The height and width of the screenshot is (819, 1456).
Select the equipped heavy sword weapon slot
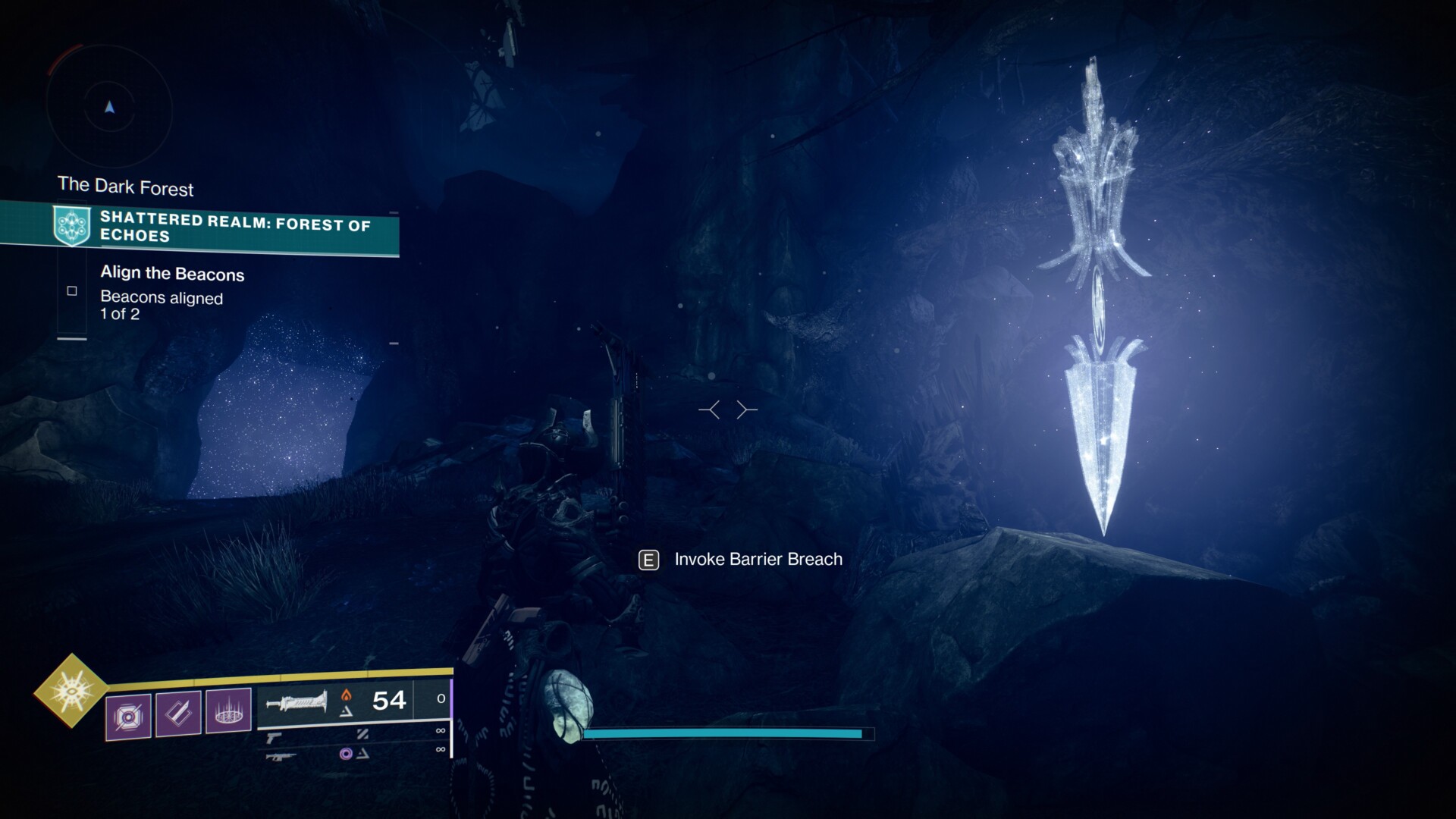pyautogui.click(x=297, y=701)
